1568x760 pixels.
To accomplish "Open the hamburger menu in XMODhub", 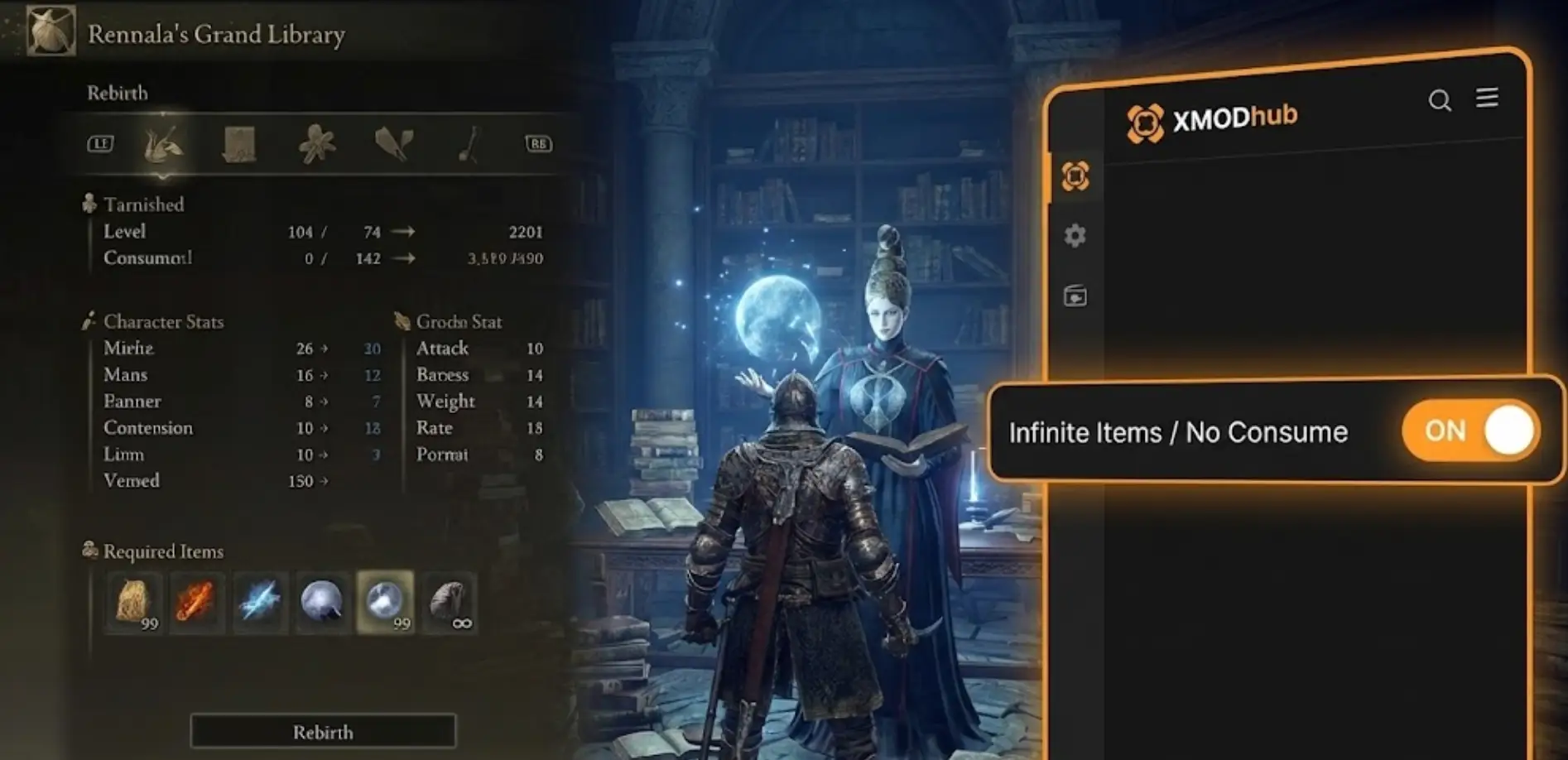I will 1488,99.
